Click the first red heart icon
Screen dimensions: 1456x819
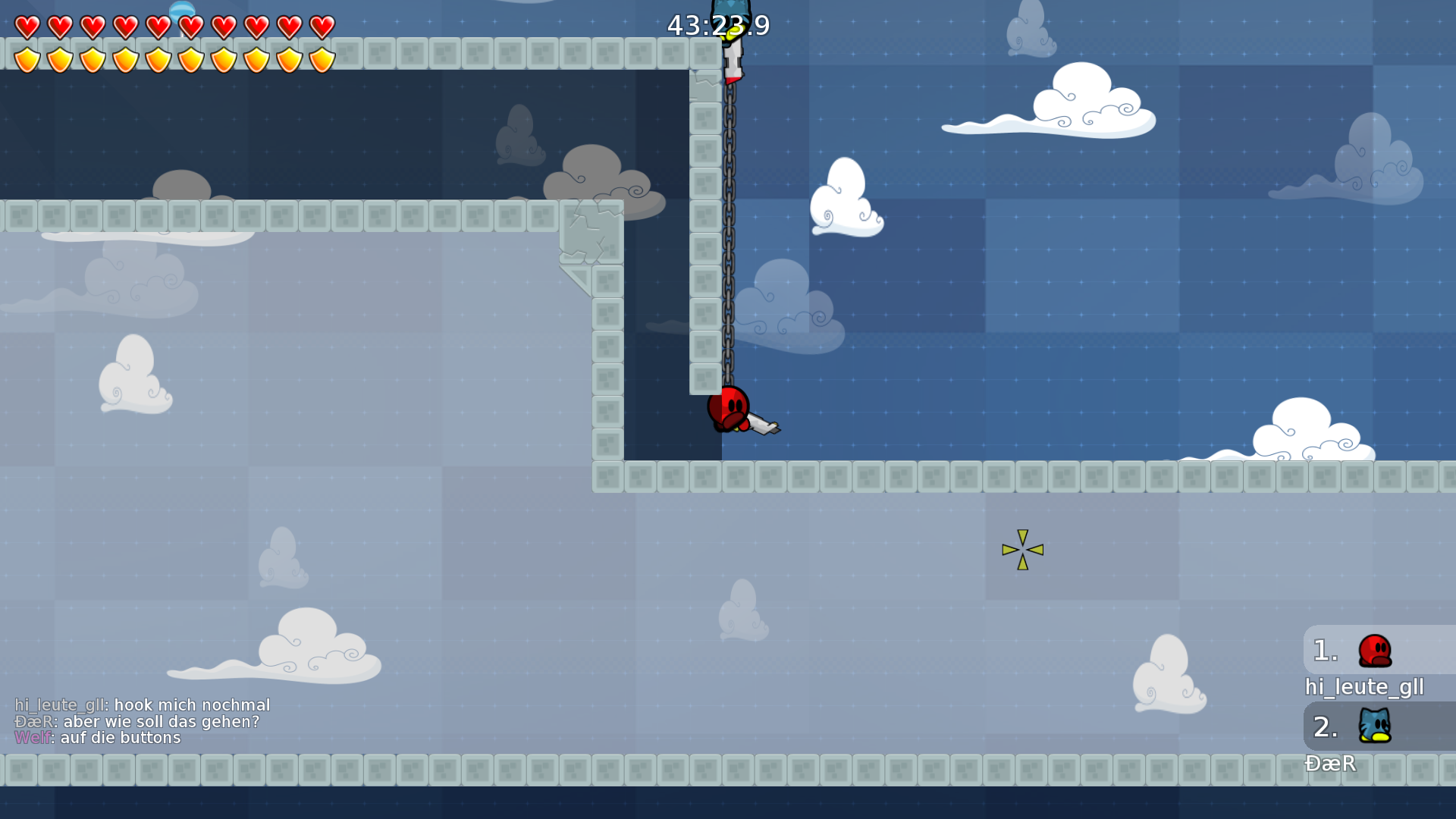click(x=27, y=25)
